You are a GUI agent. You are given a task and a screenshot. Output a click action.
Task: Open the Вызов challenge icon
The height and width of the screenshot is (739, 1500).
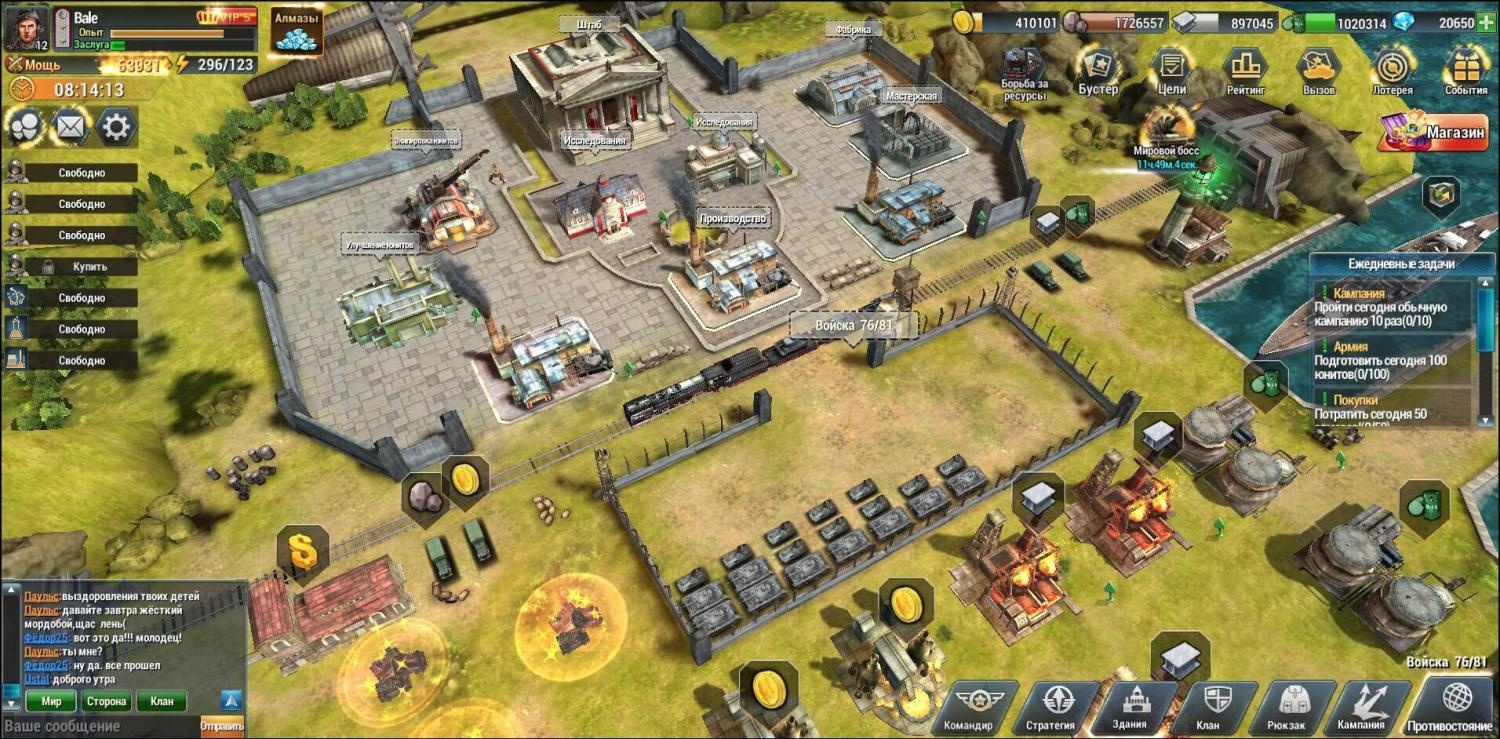click(x=1318, y=69)
